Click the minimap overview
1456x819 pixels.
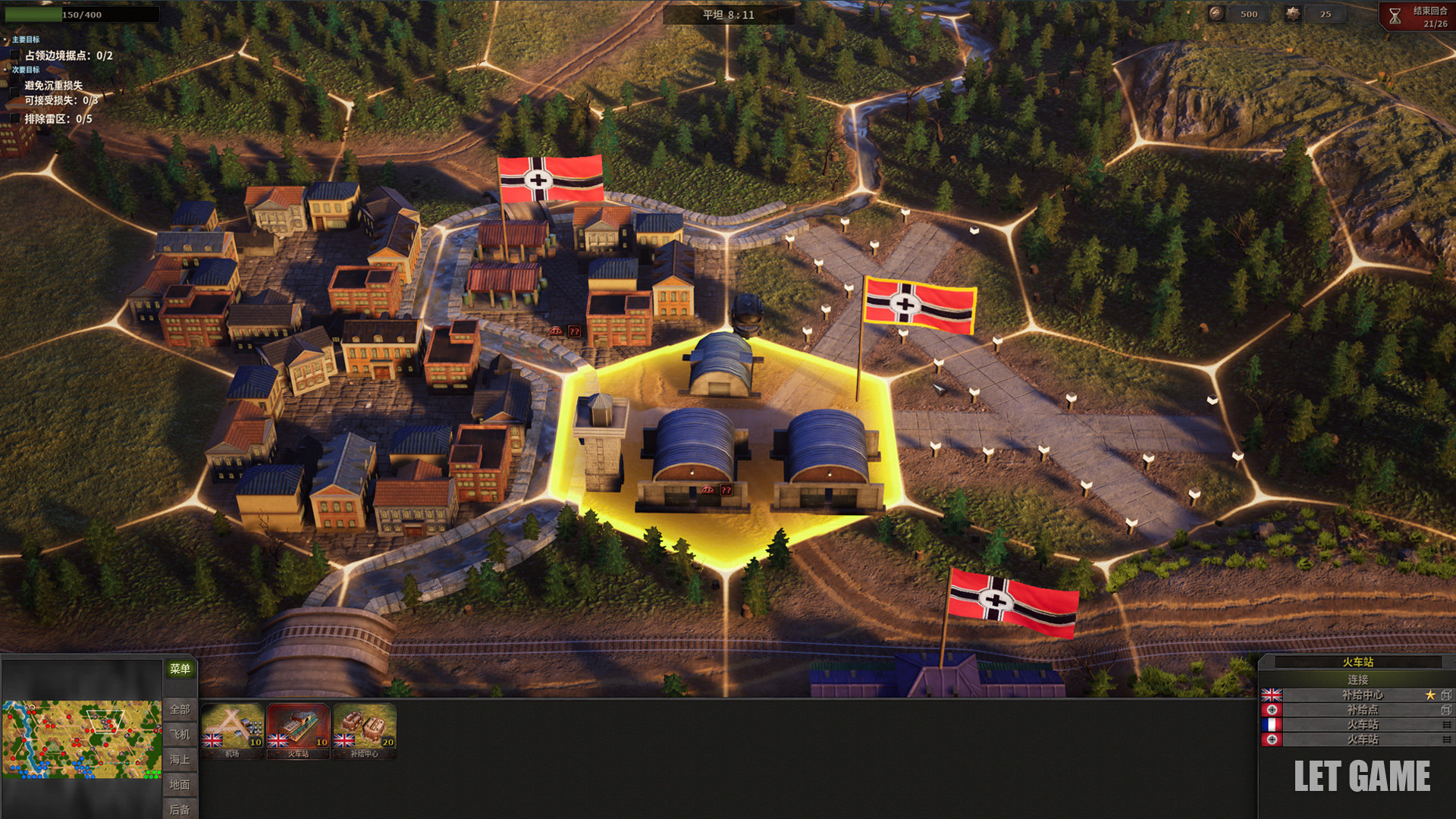[81, 739]
